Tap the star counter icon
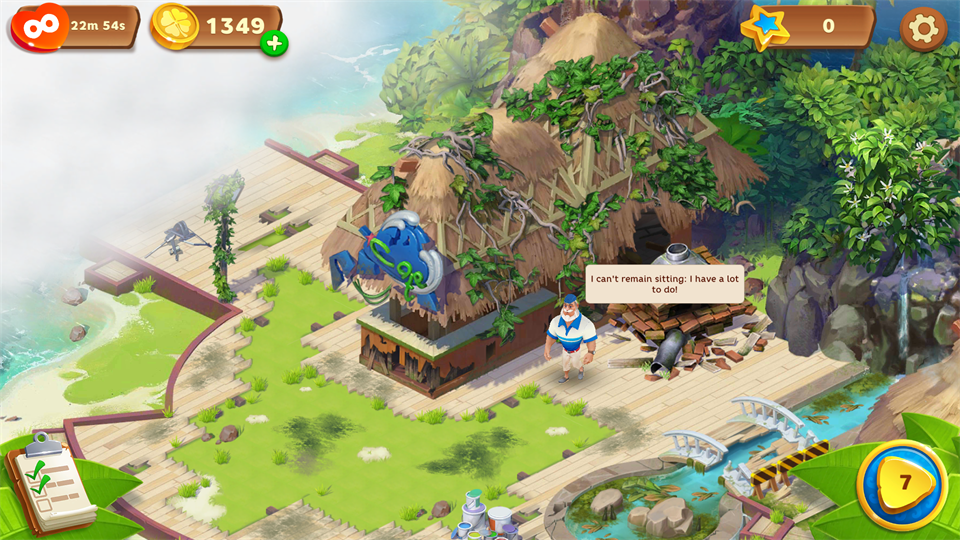 pos(768,27)
